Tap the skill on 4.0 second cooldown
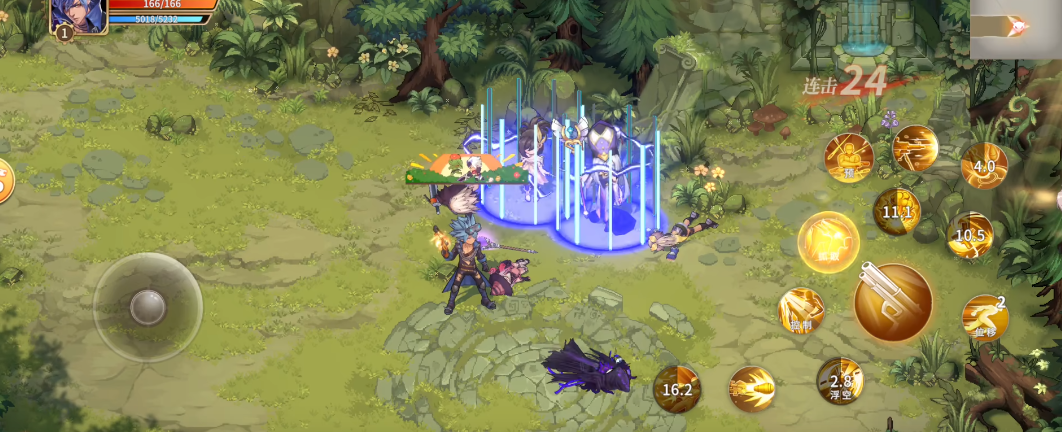This screenshot has width=1062, height=432. (984, 166)
